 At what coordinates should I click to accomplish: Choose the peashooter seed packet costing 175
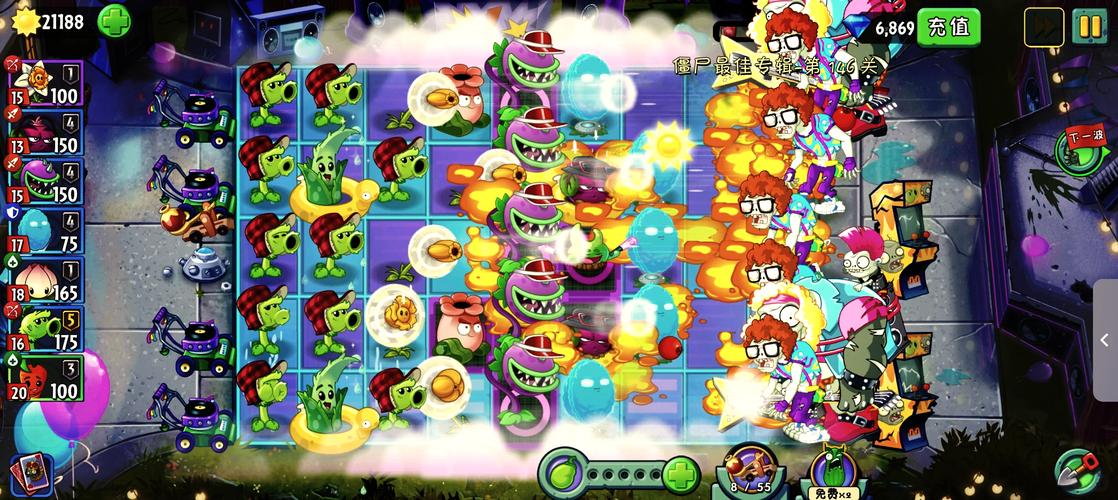45,328
